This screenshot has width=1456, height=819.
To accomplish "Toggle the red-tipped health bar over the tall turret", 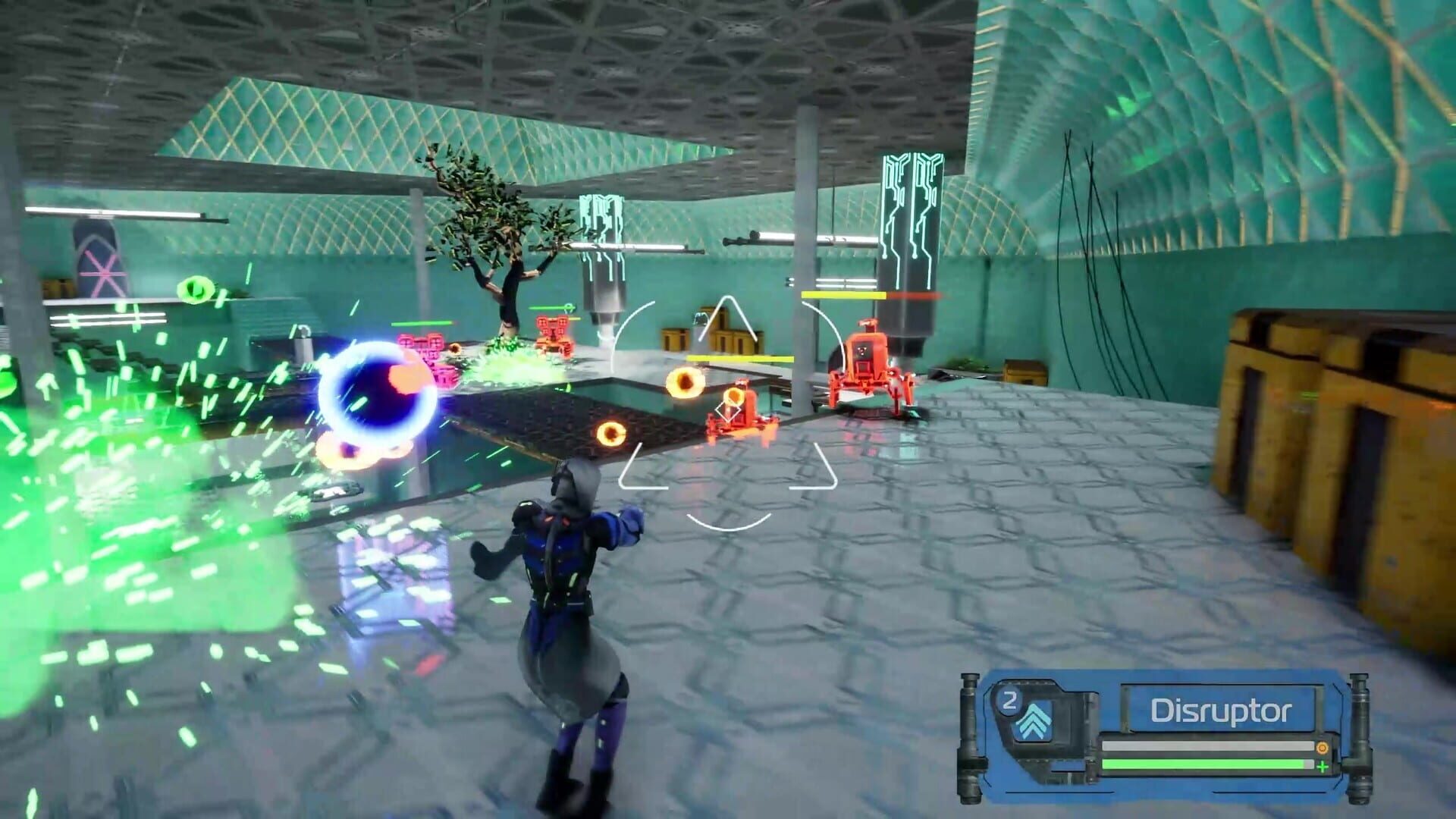I will tap(864, 297).
